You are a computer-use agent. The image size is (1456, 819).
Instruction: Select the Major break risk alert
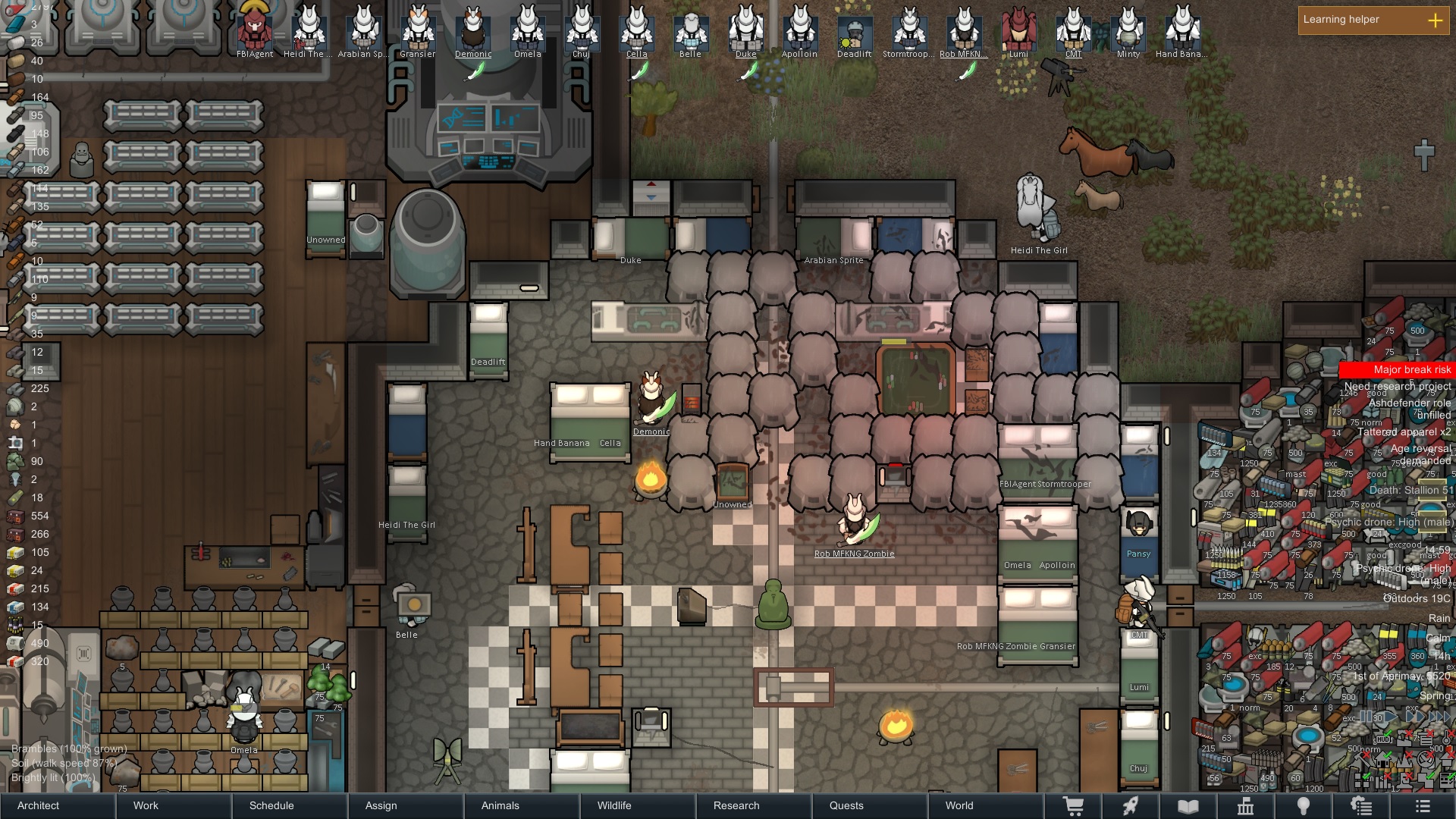click(1397, 369)
